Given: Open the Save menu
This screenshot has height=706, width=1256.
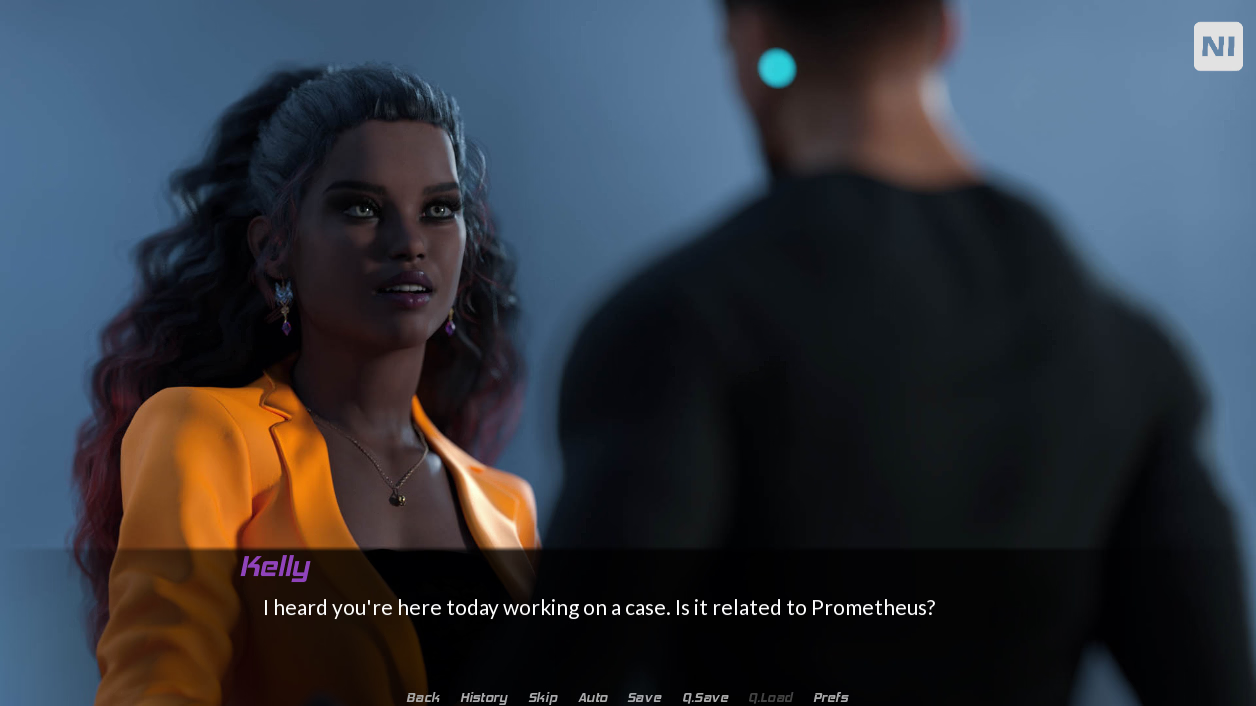Looking at the screenshot, I should [x=644, y=697].
